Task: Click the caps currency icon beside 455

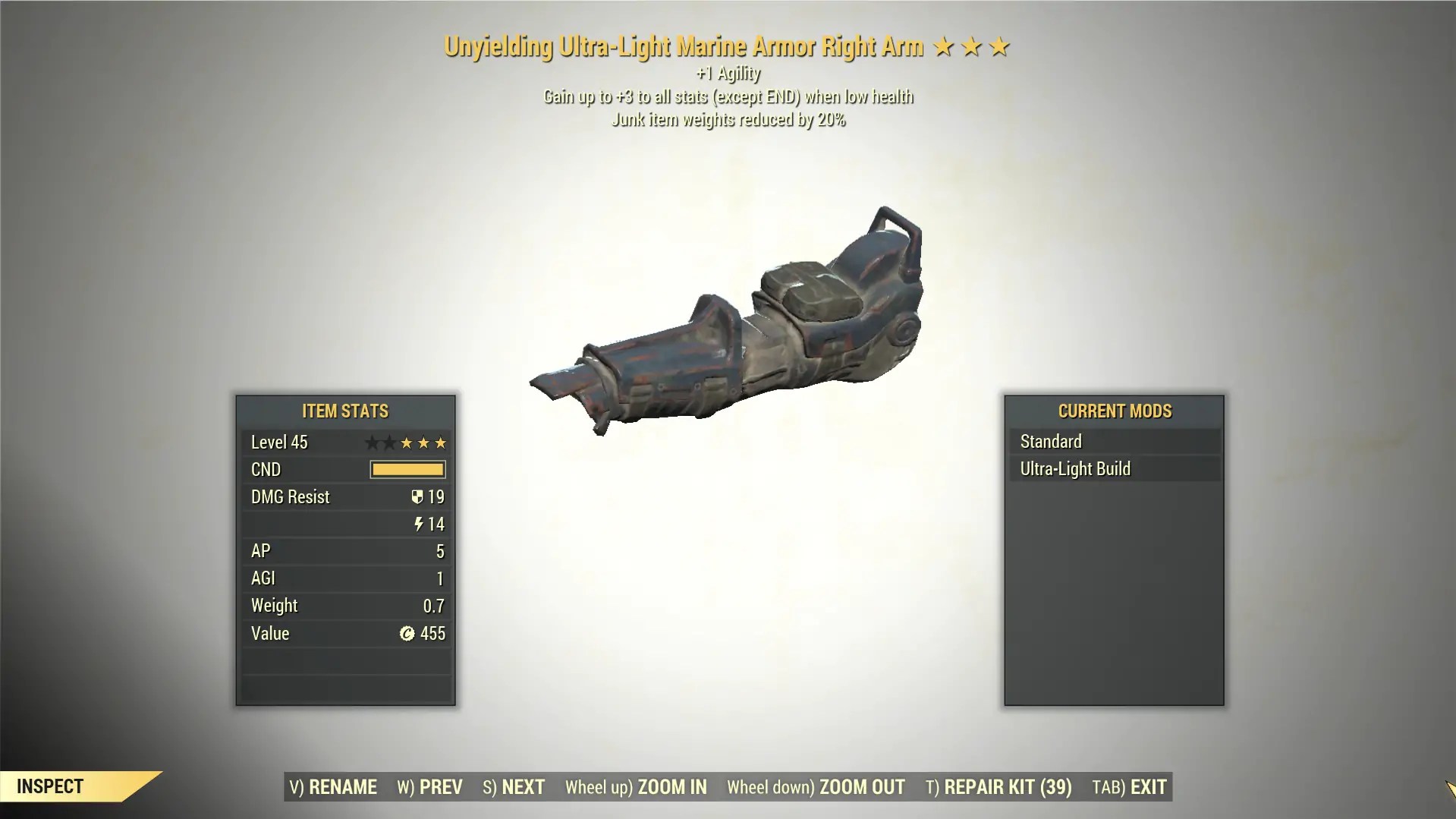Action: (x=408, y=634)
